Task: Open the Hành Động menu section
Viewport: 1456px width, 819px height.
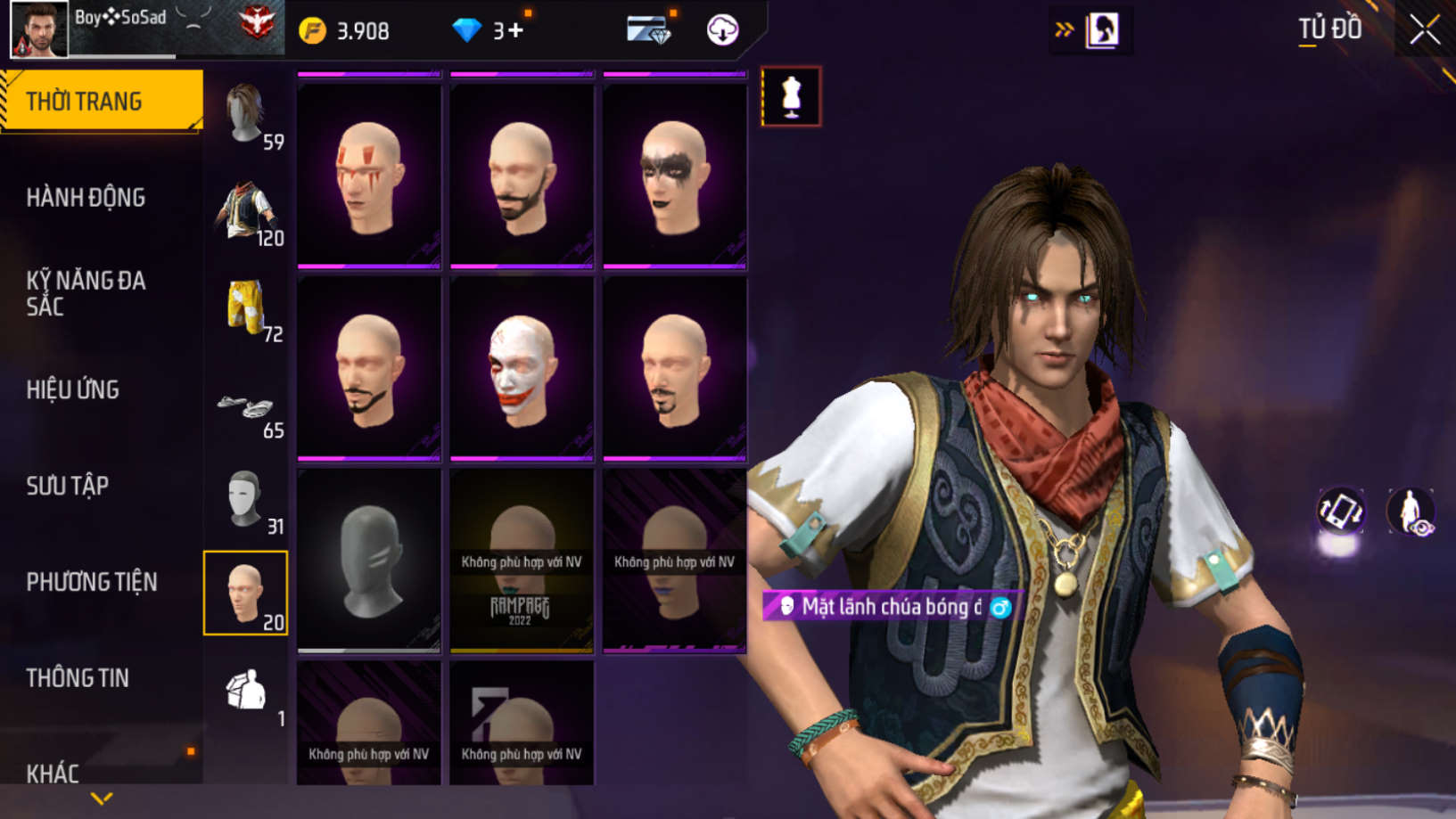Action: click(x=86, y=198)
